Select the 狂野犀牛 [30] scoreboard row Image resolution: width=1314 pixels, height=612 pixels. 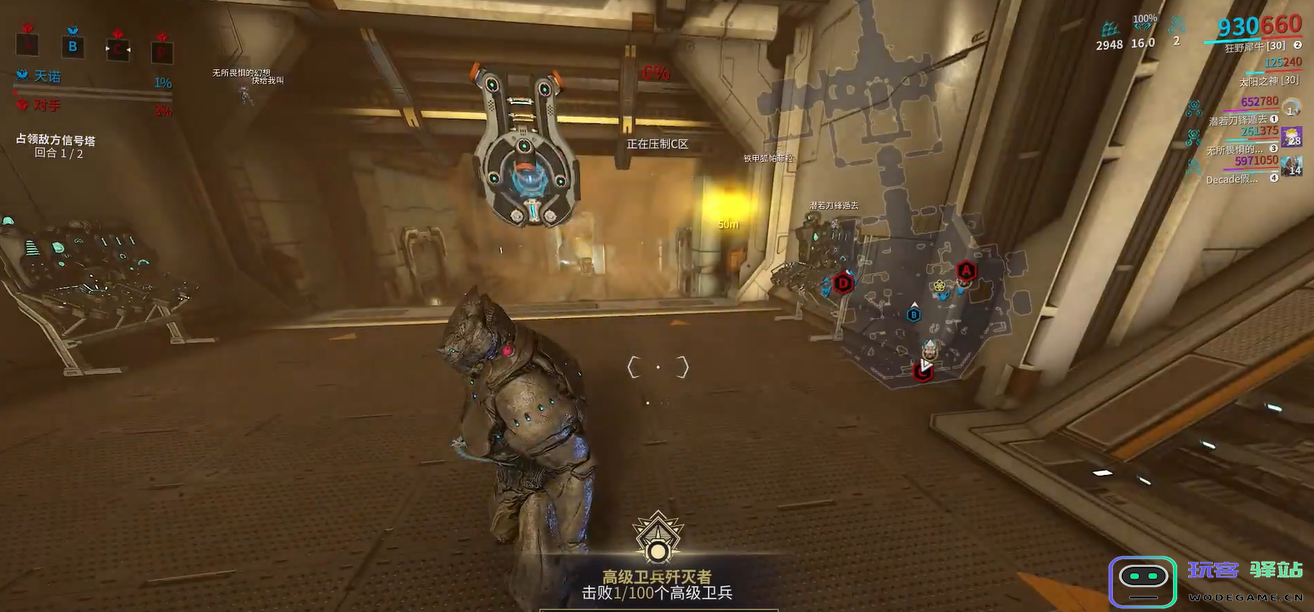(1253, 47)
